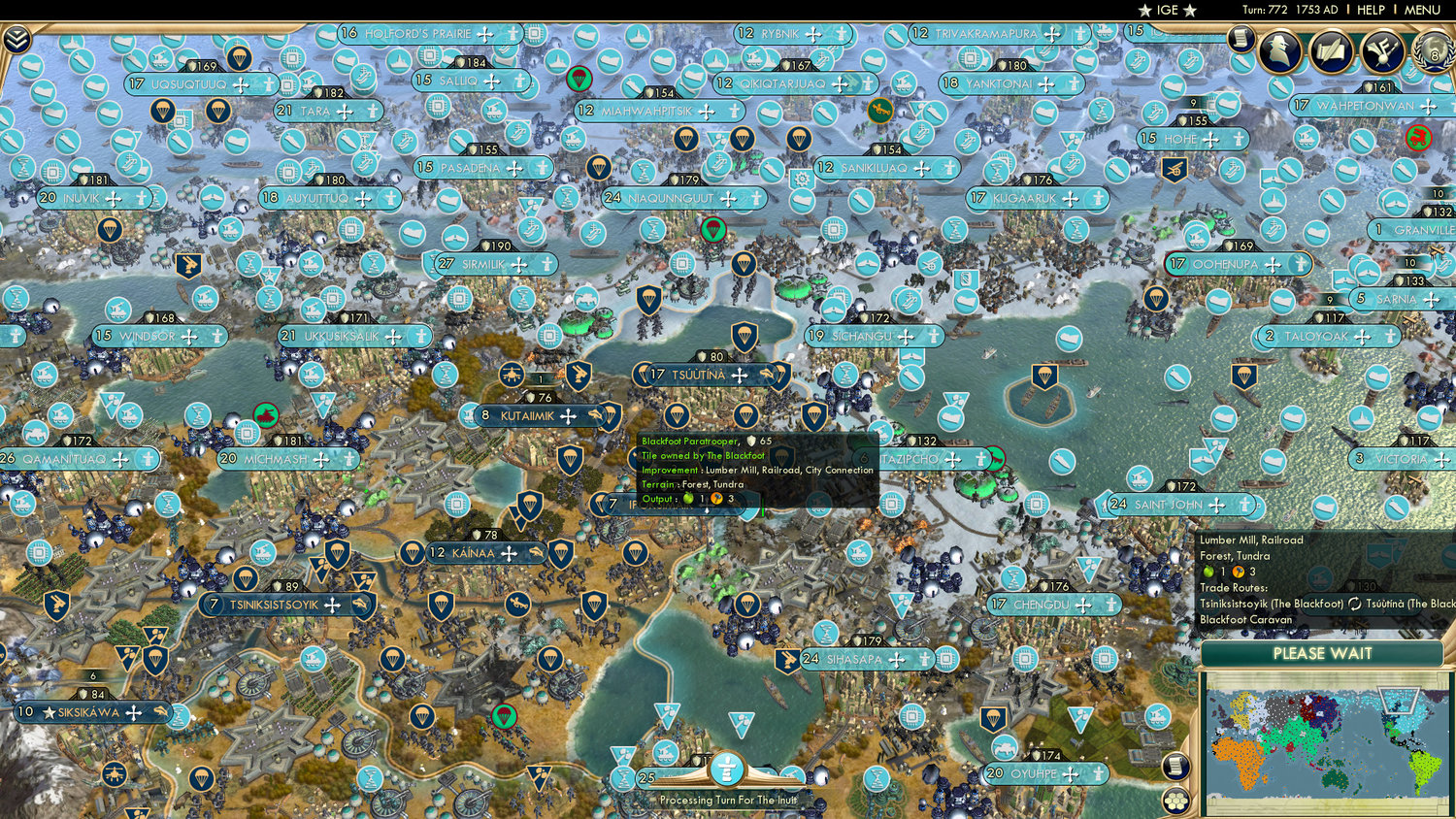Expand the unit stack chevron in top-left corner
The width and height of the screenshot is (1456, 819).
(x=17, y=39)
